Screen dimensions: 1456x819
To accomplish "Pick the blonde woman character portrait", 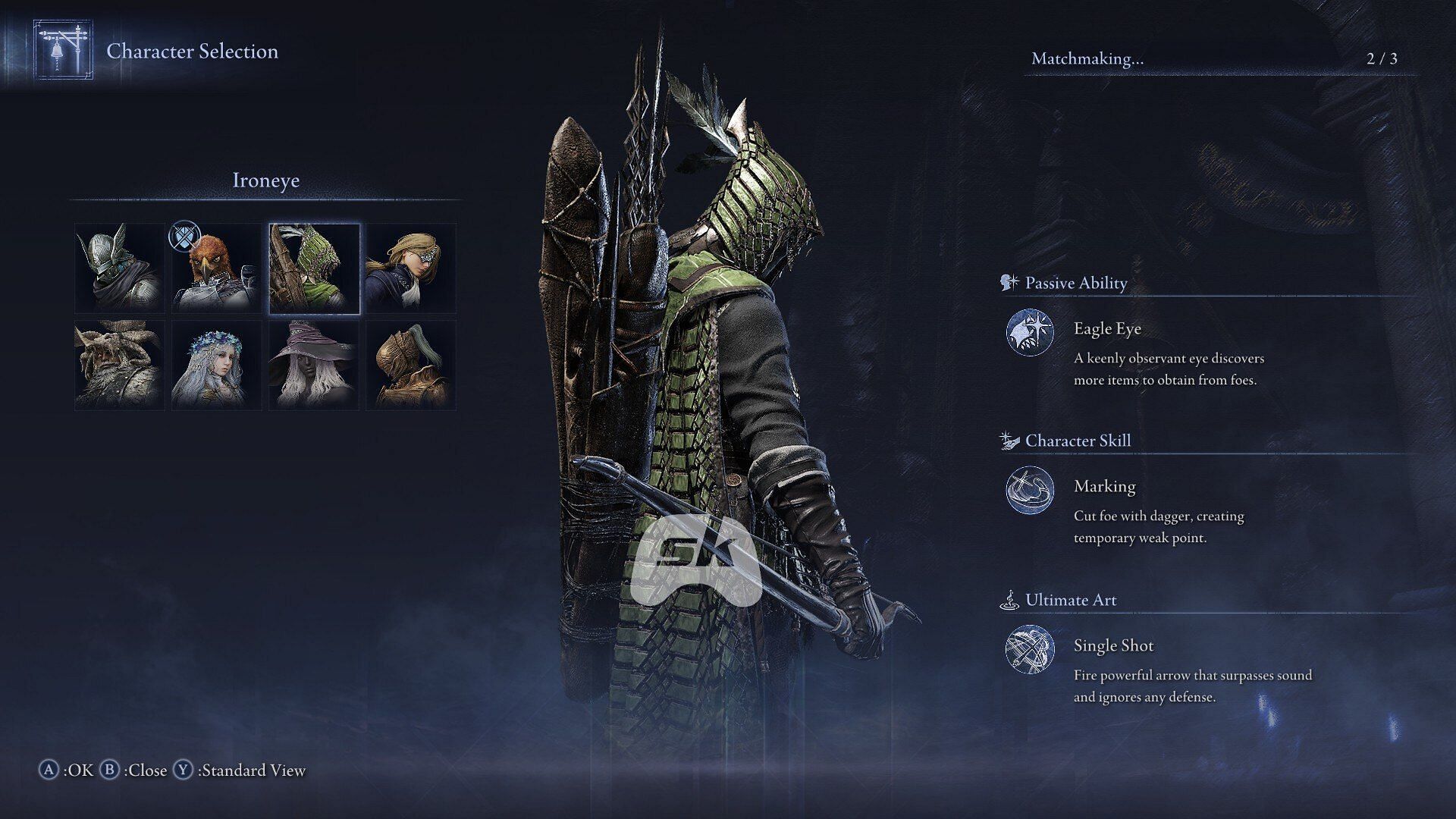I will point(411,268).
